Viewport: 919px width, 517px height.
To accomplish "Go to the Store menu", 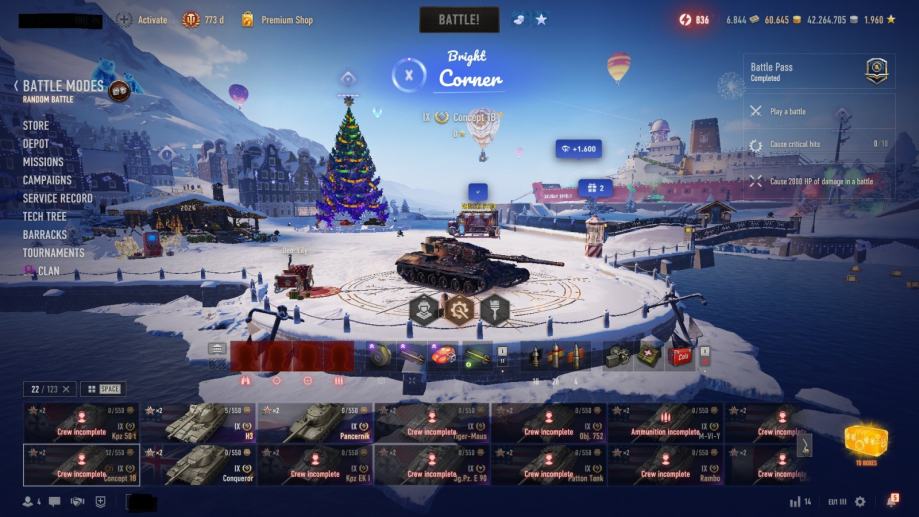I will coord(36,126).
